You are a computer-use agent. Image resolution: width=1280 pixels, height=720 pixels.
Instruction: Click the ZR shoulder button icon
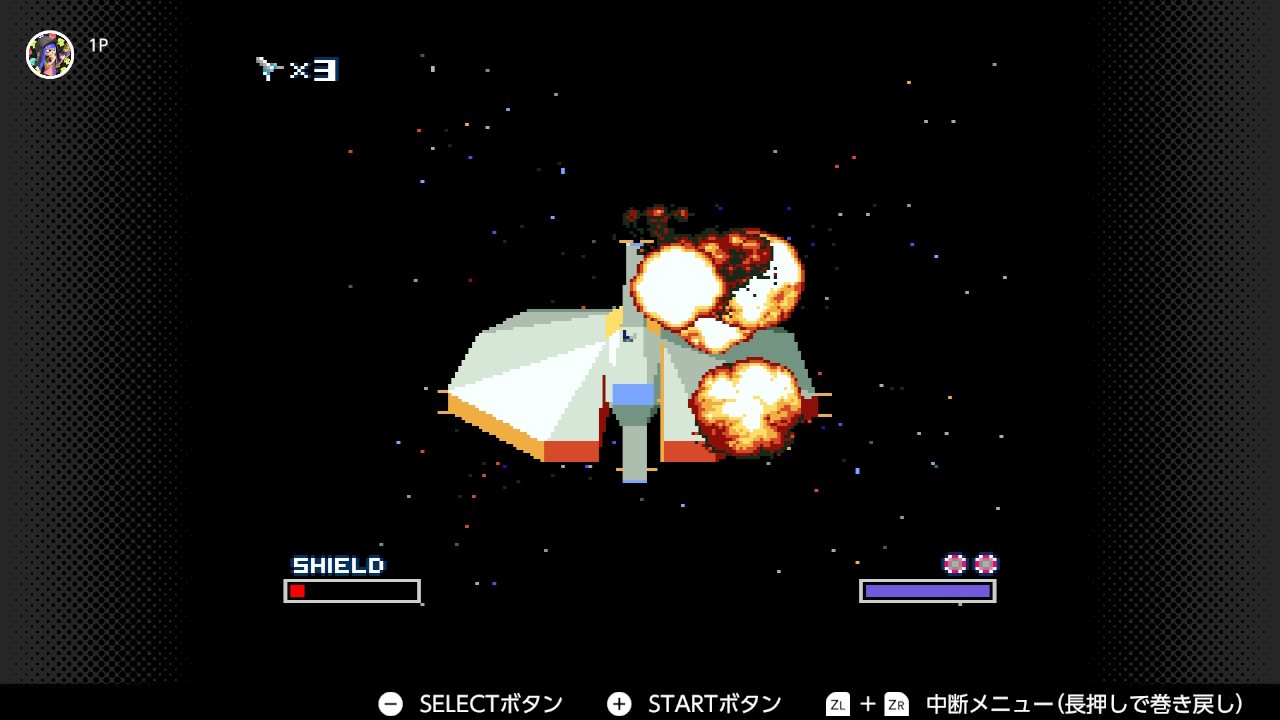[898, 703]
